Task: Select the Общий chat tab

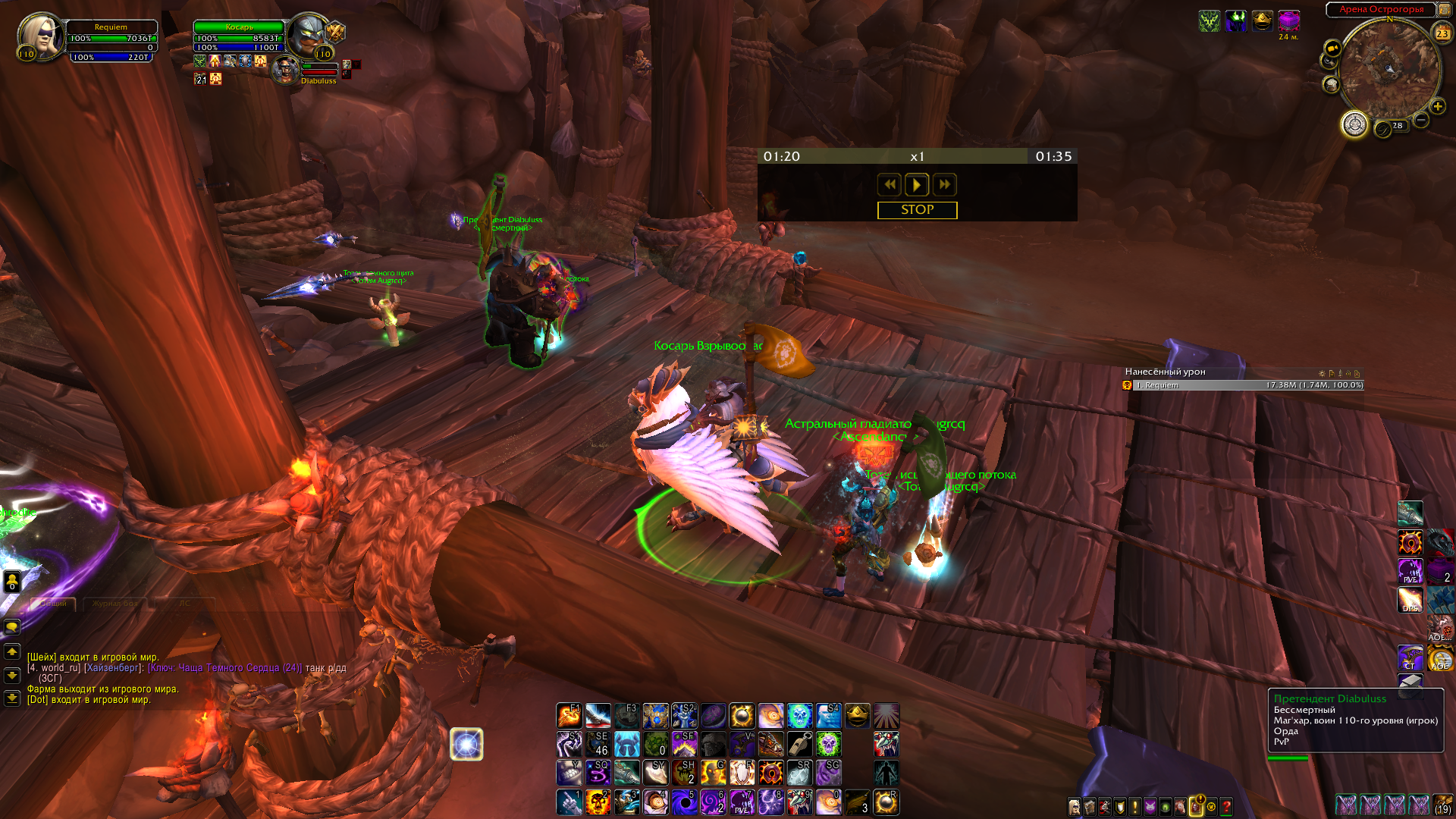Action: tap(53, 604)
